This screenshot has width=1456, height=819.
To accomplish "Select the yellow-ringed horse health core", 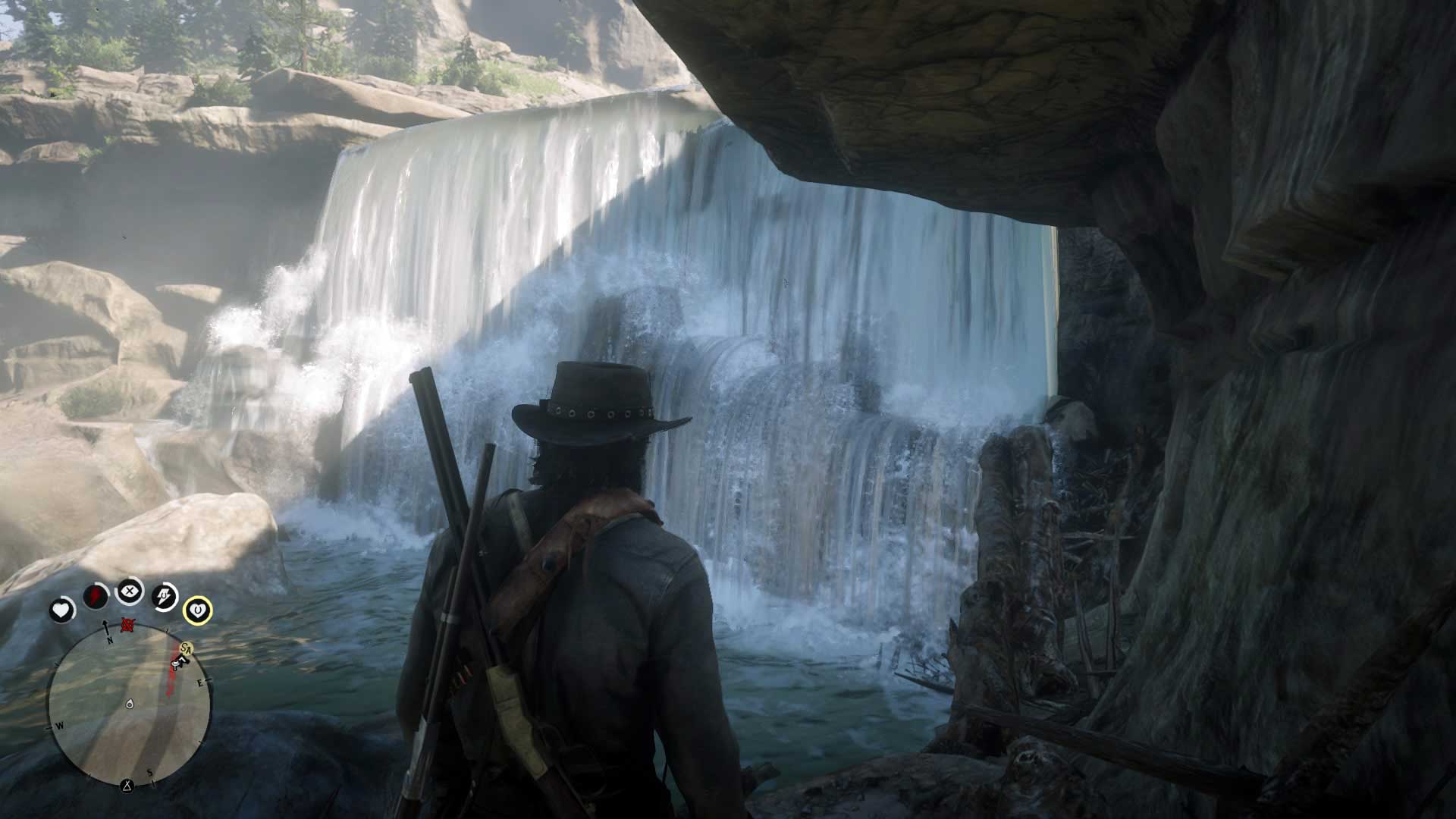I will 197,610.
